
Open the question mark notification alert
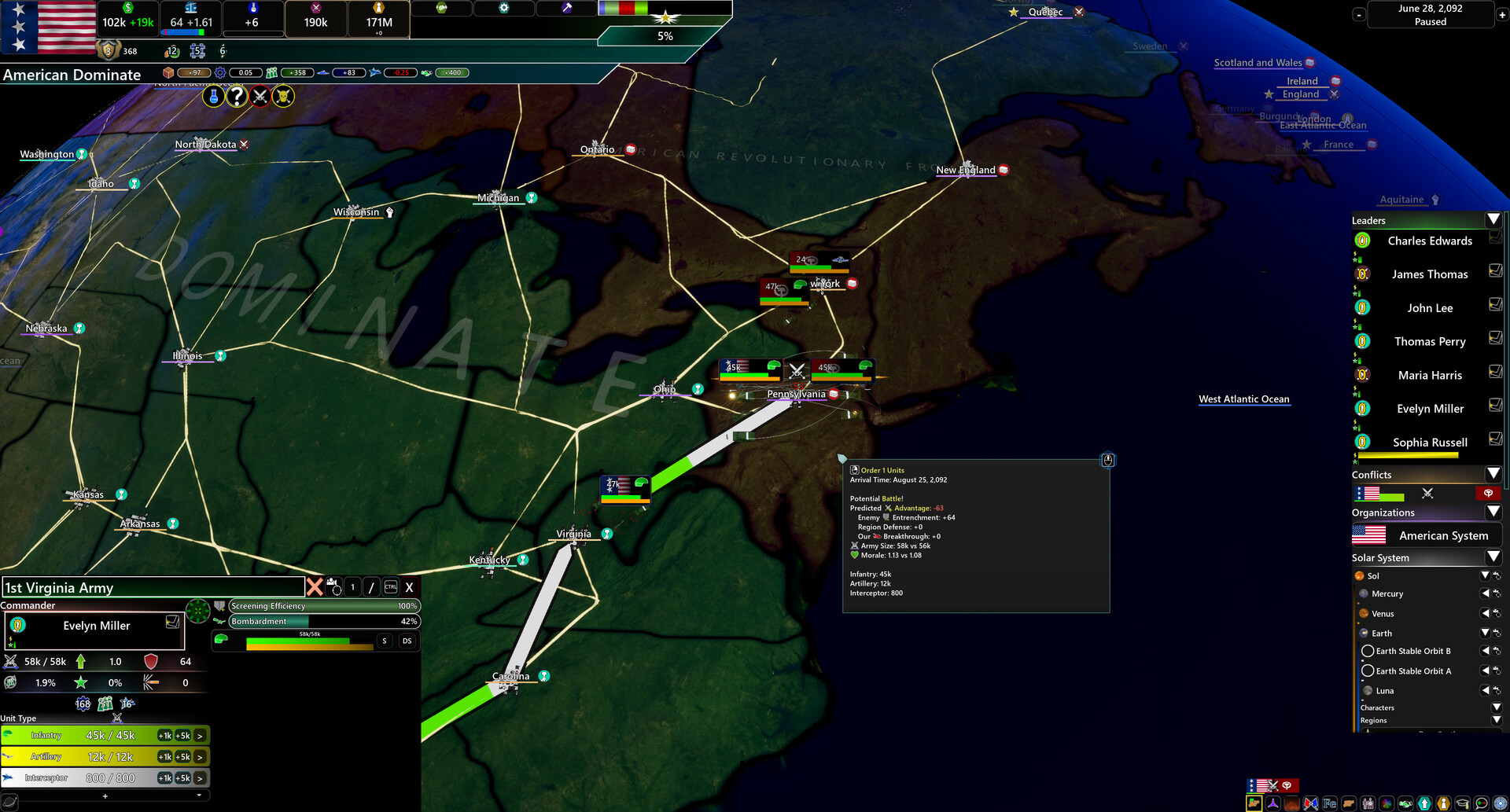237,96
